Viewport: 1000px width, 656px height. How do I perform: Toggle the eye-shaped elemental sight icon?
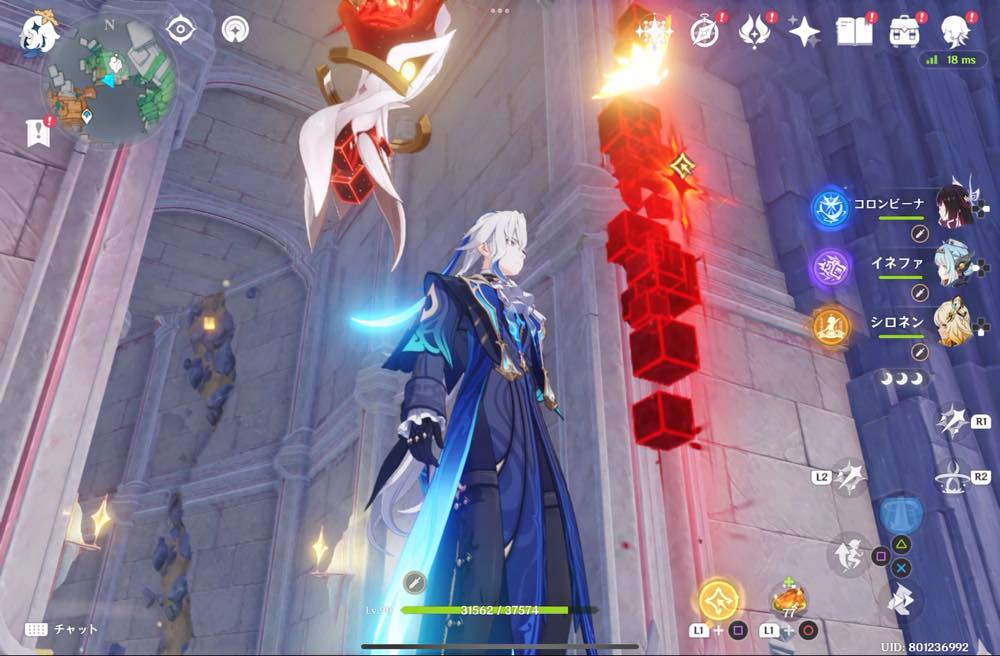coord(180,29)
